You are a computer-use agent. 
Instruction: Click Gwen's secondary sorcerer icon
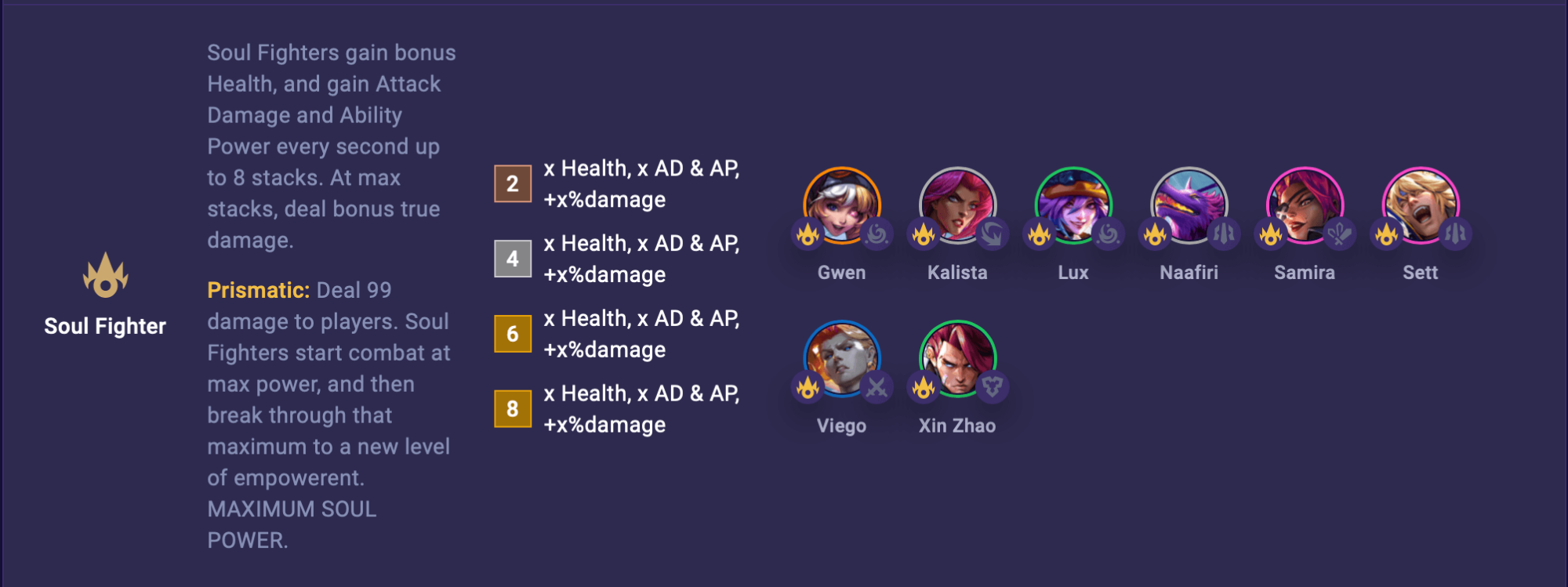tap(878, 234)
